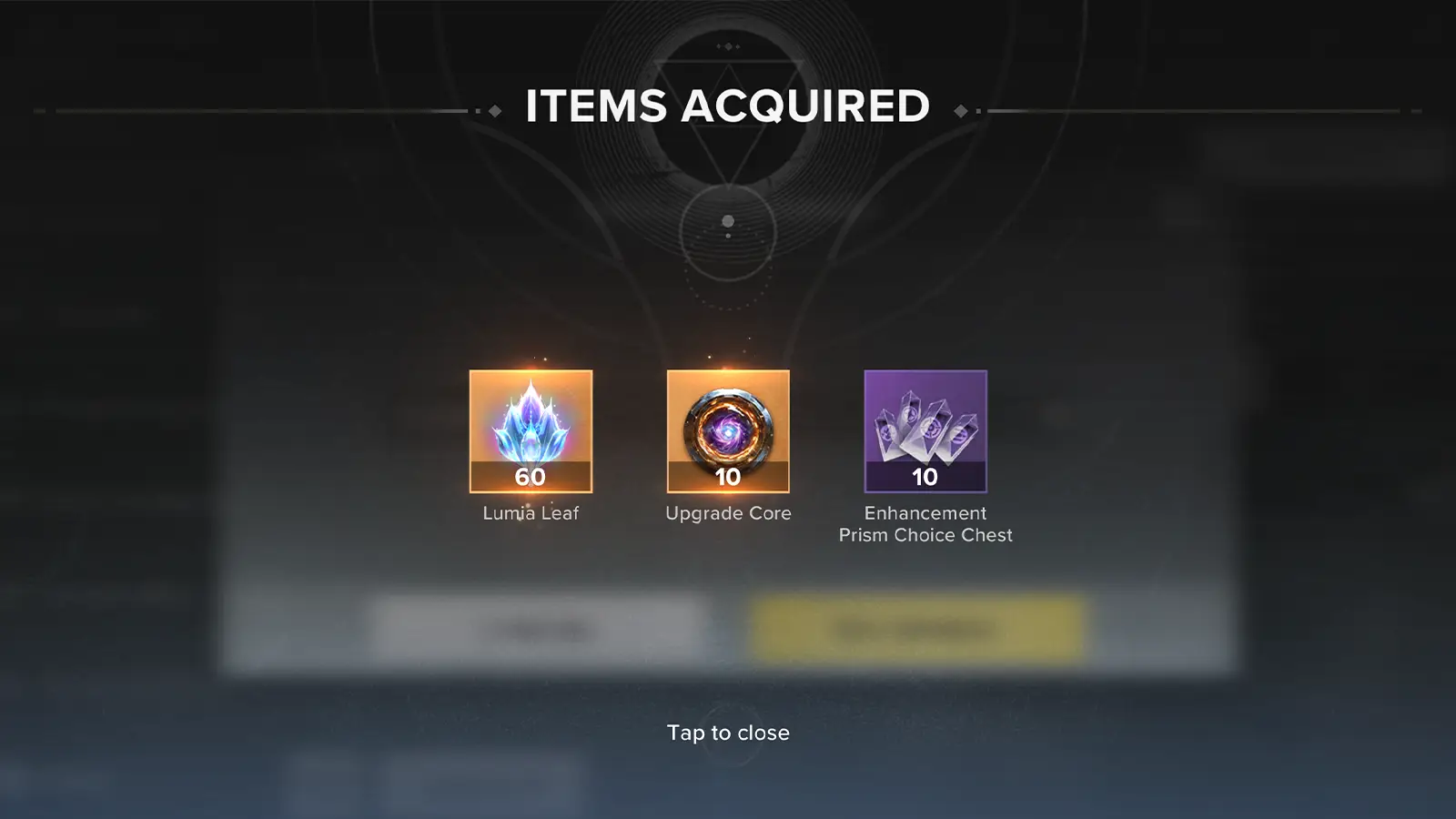The width and height of the screenshot is (1456, 819).
Task: Tap to close the rewards screen
Action: coord(728,733)
